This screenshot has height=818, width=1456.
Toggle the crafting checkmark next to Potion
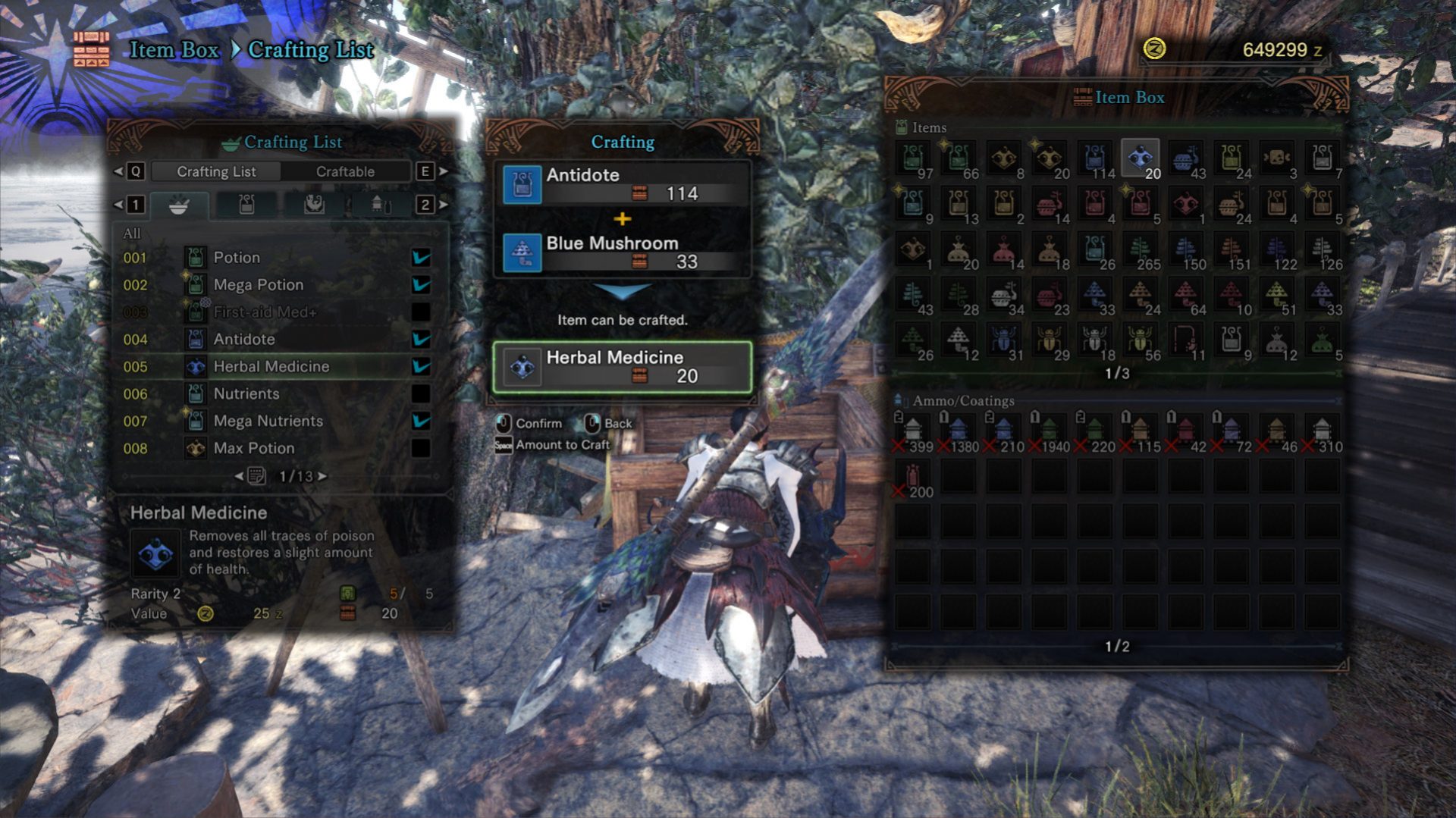421,257
